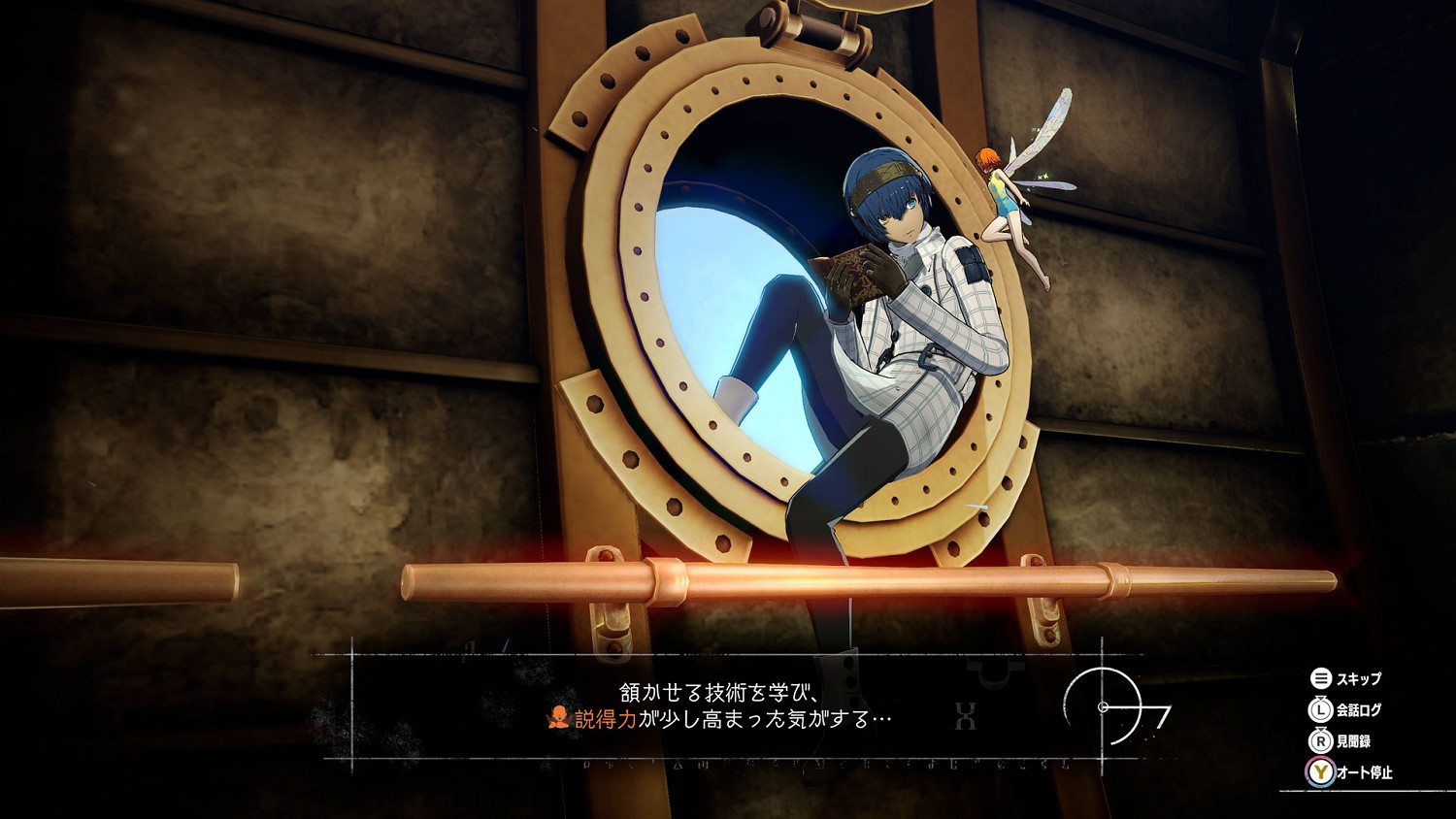The width and height of the screenshot is (1456, 819).
Task: Click the clock-face compass icon near the dialogue
Action: tap(1105, 707)
